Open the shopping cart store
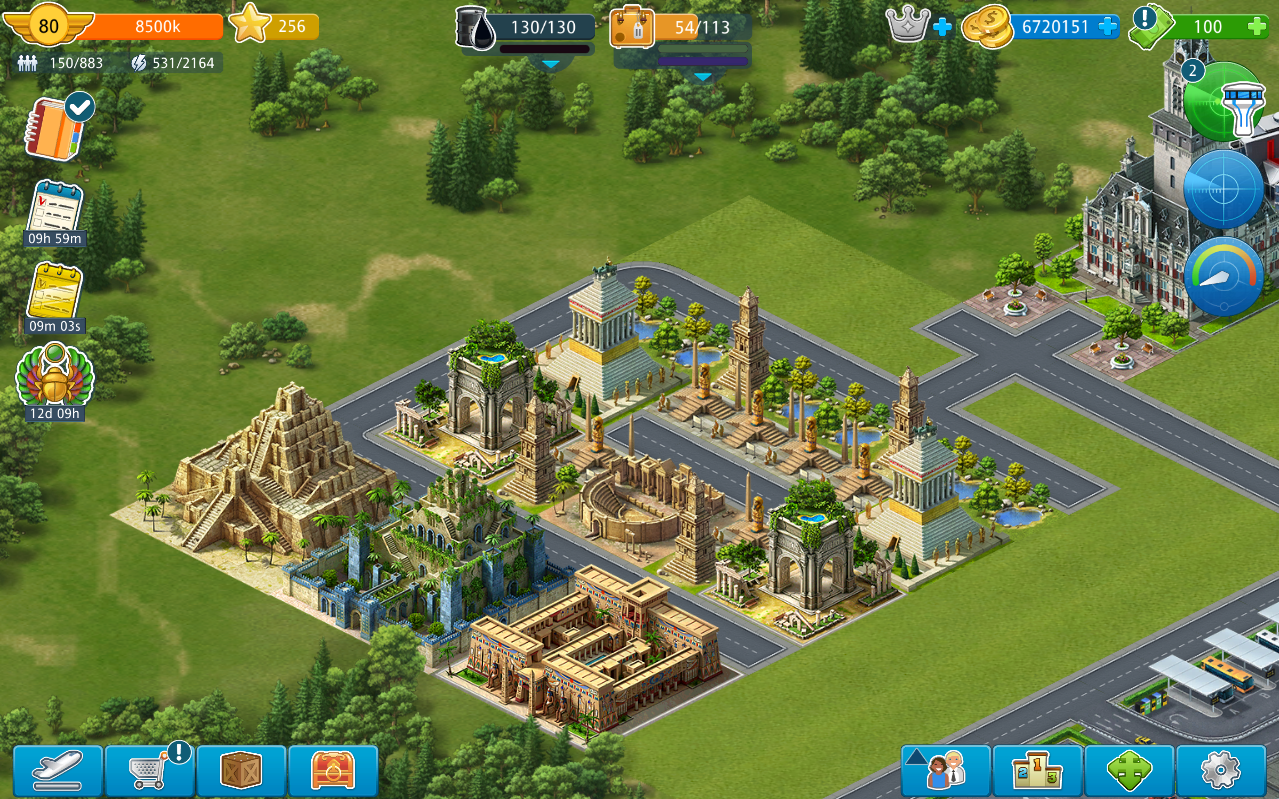Viewport: 1279px width, 799px height. [150, 771]
